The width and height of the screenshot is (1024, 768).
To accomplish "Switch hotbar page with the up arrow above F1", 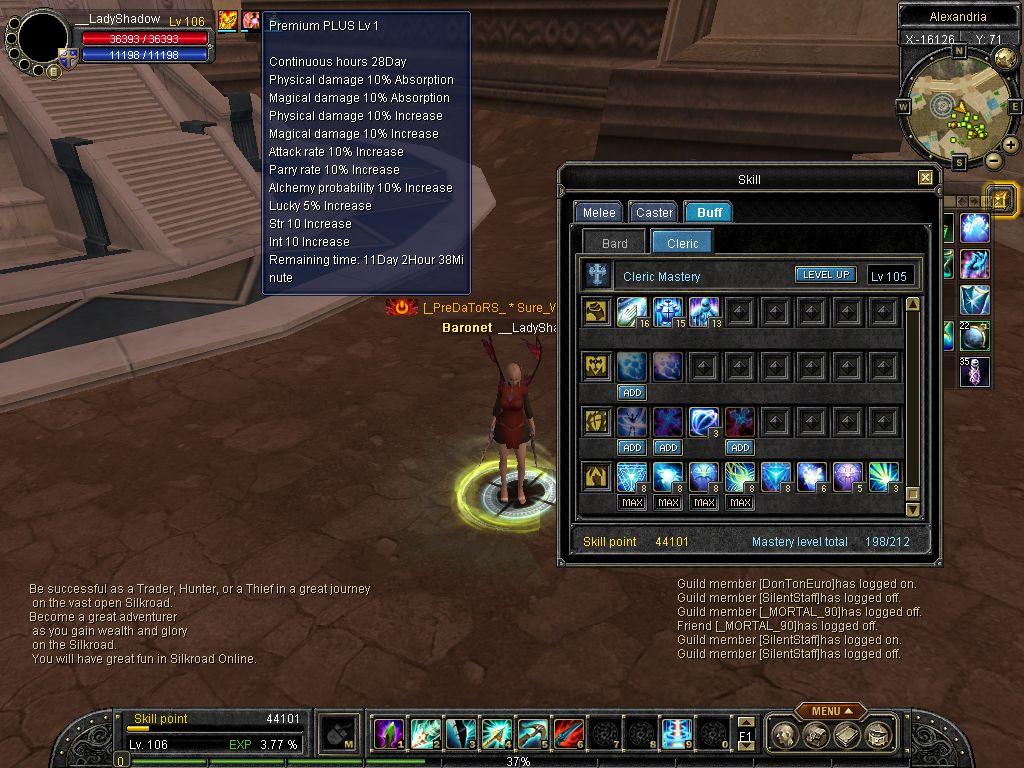I will pos(745,722).
